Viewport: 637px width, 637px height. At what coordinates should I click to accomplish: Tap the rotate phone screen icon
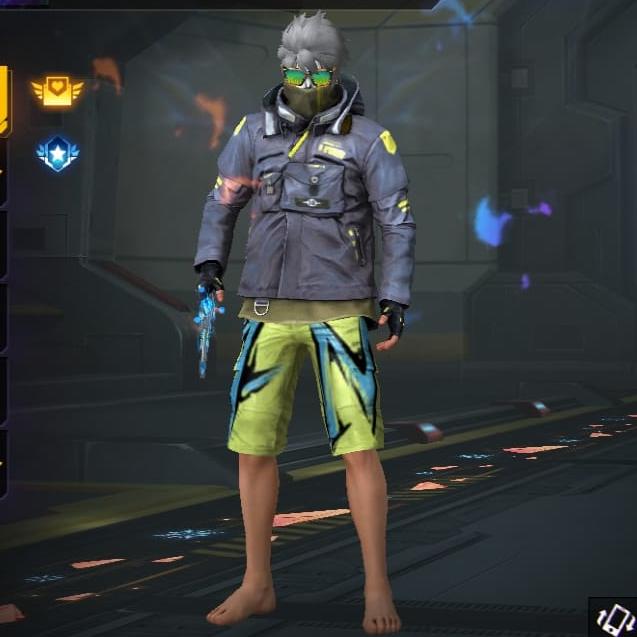tap(615, 617)
